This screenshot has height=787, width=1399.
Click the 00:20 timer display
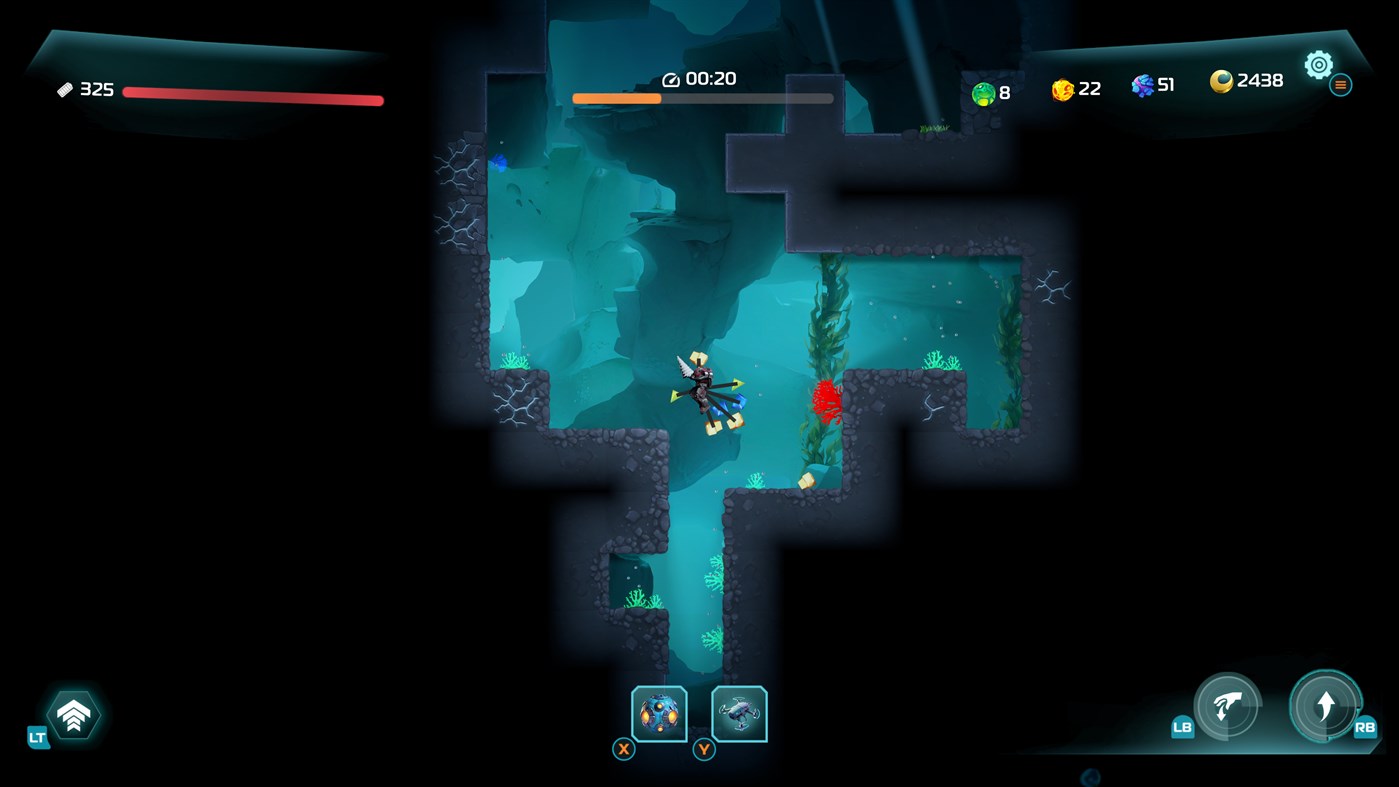[x=701, y=78]
